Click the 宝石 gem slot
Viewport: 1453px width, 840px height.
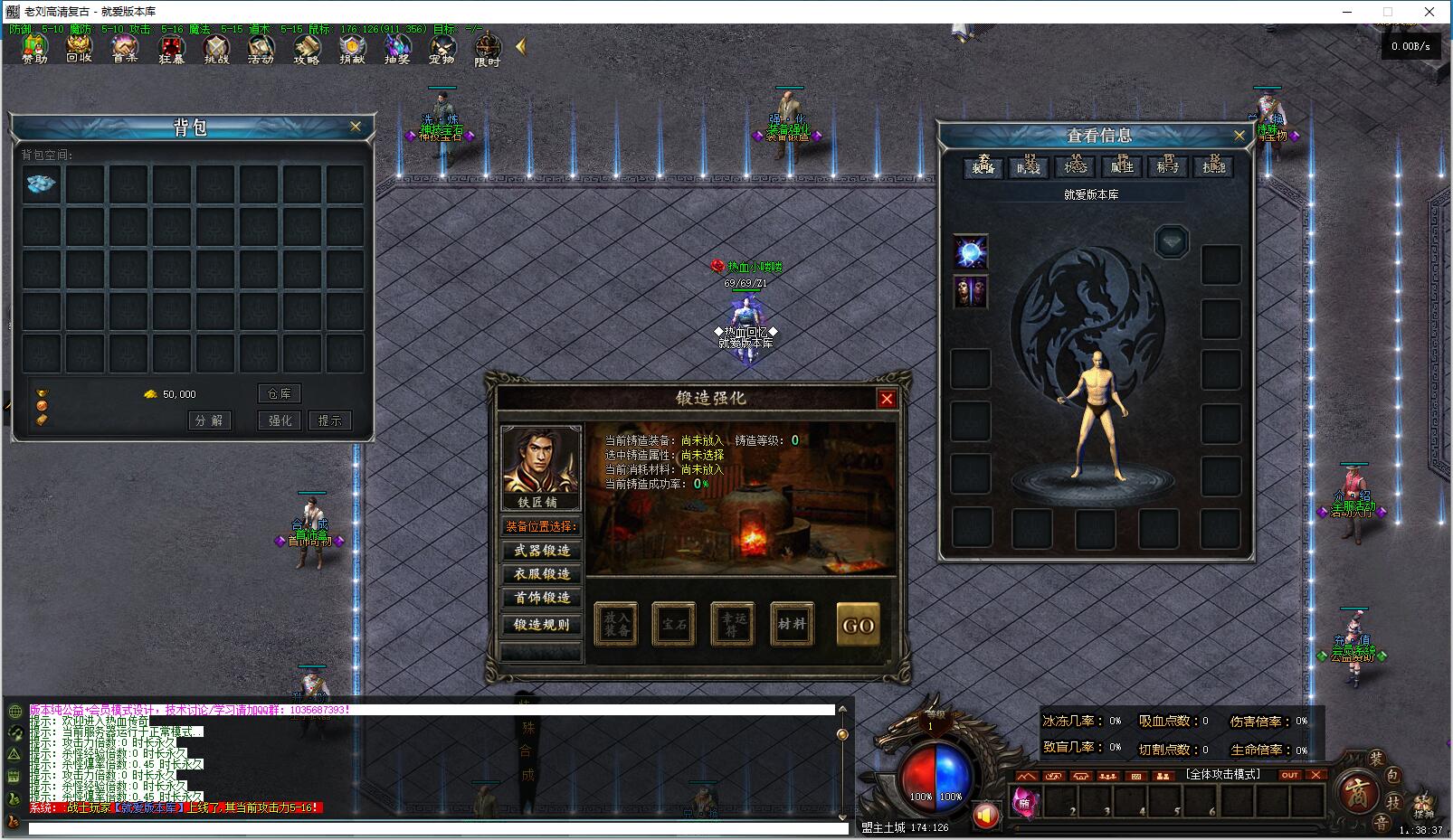coord(674,624)
